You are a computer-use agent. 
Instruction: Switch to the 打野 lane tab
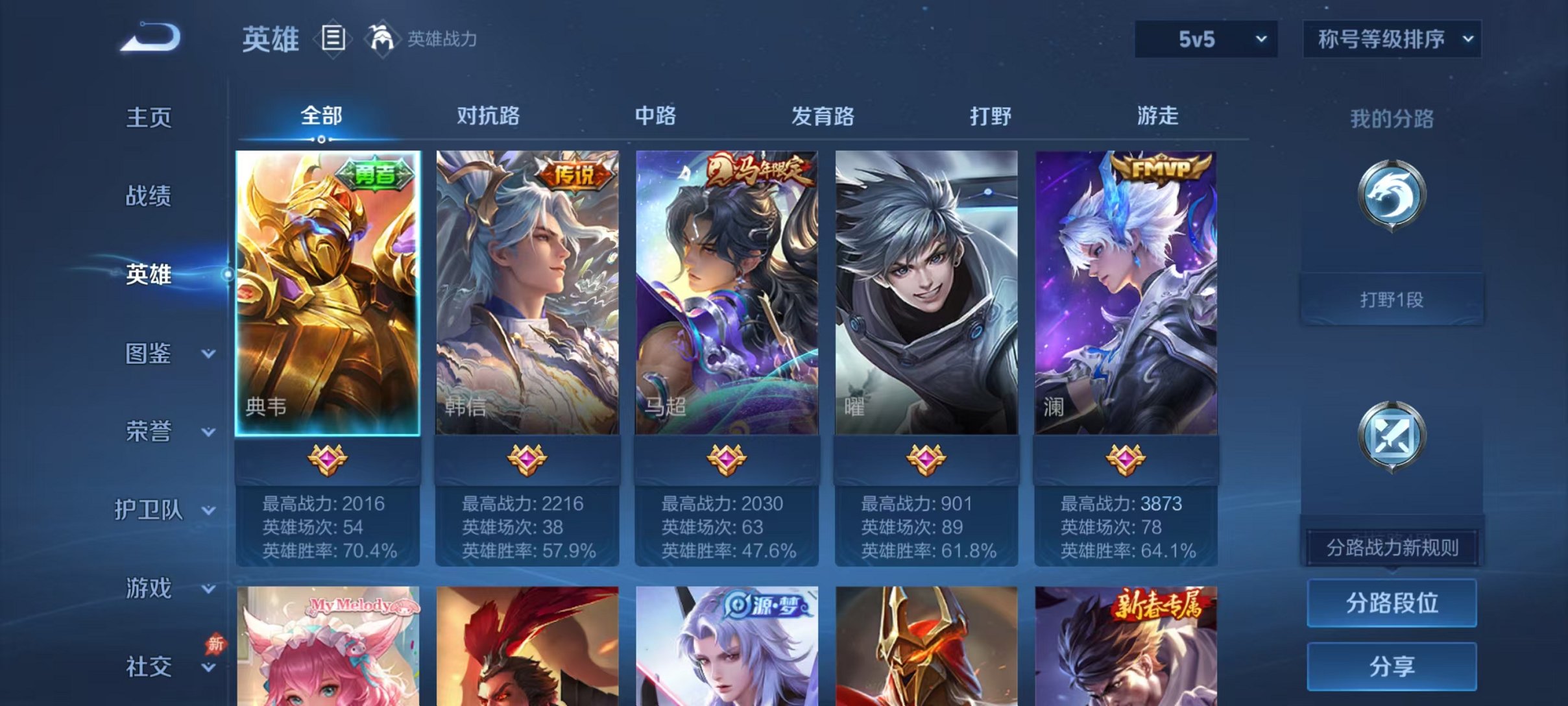coord(991,116)
